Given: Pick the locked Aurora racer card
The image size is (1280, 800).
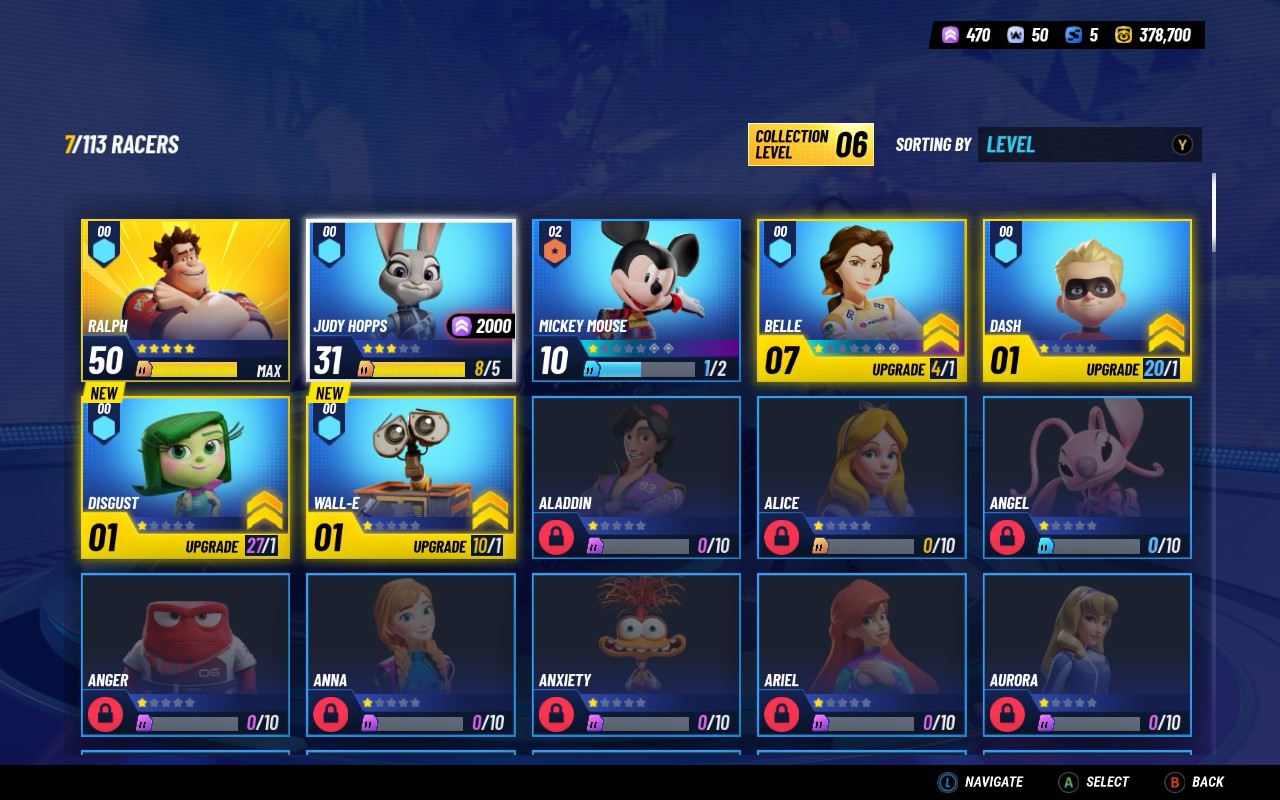Looking at the screenshot, I should pos(1087,654).
